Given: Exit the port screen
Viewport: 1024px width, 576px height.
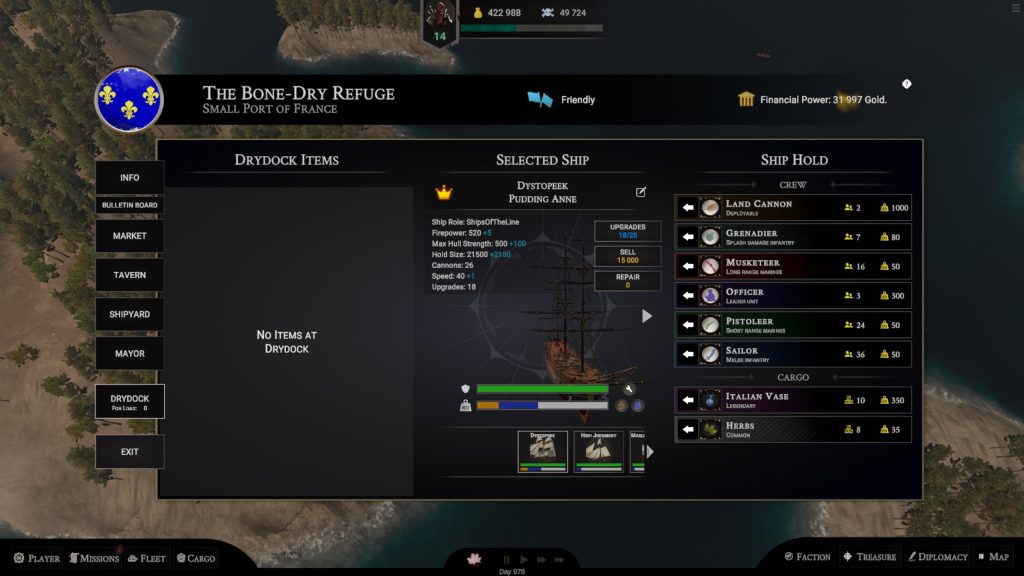Looking at the screenshot, I should [130, 452].
